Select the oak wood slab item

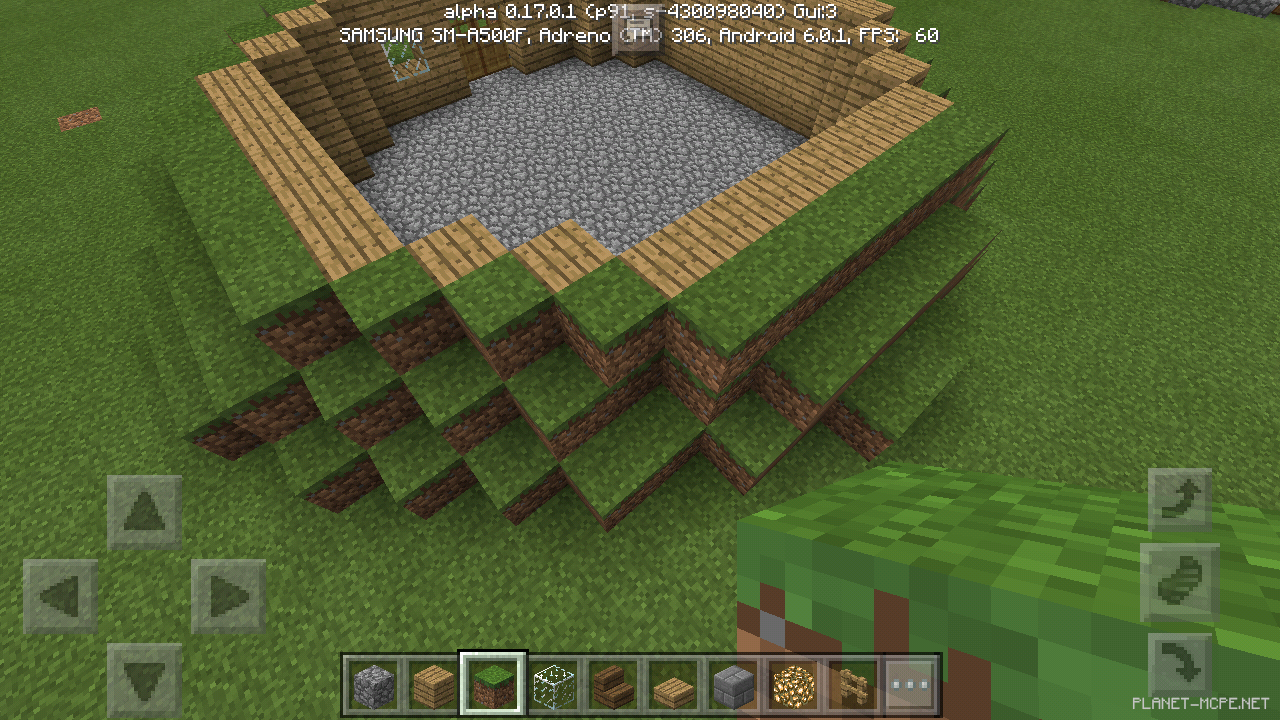pos(674,685)
